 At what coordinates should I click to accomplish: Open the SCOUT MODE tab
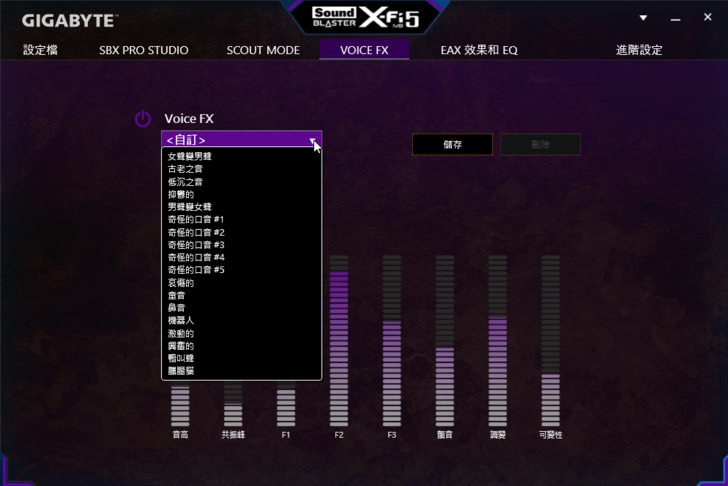pos(263,50)
